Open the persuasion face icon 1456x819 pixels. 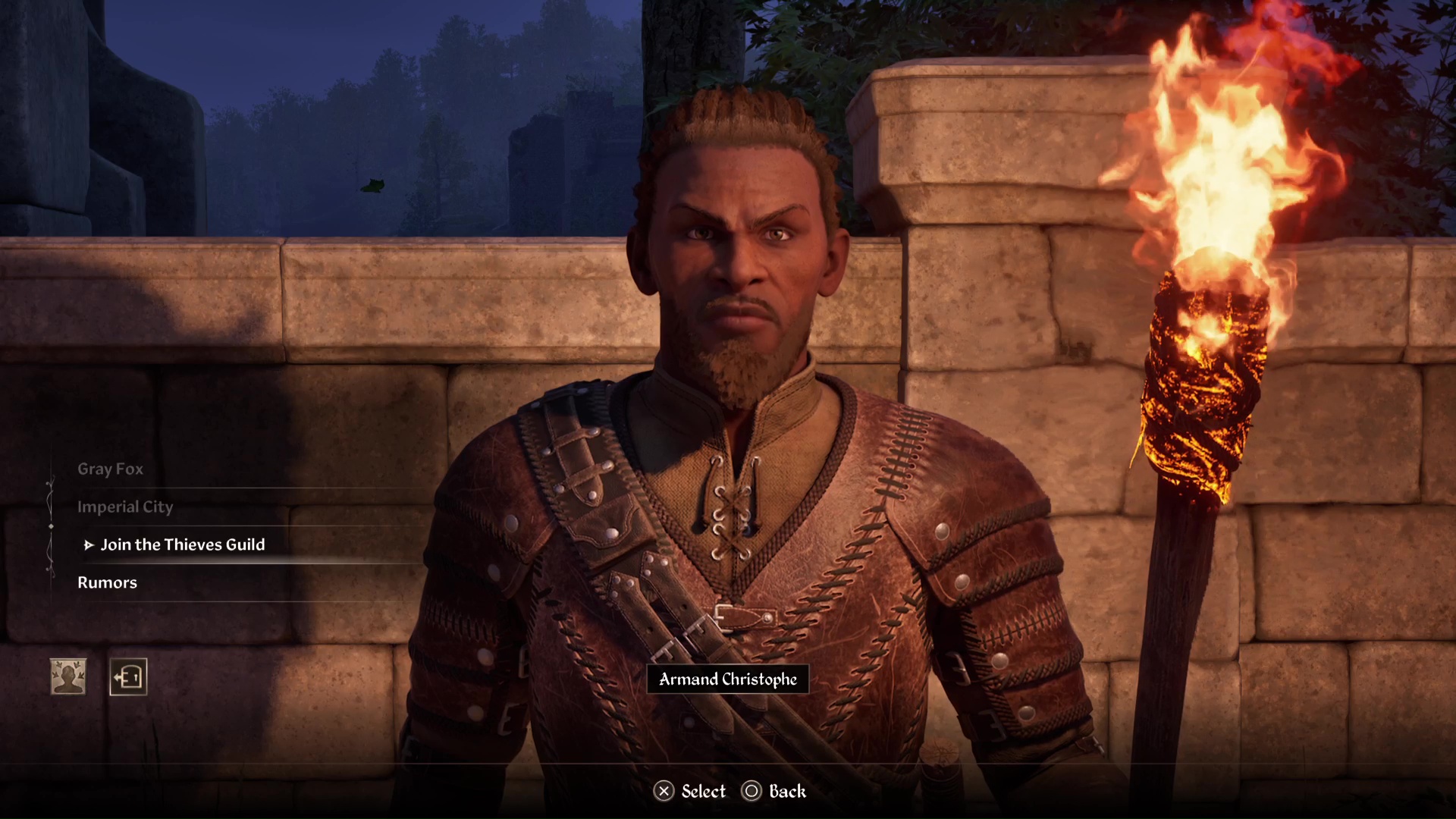pos(68,676)
